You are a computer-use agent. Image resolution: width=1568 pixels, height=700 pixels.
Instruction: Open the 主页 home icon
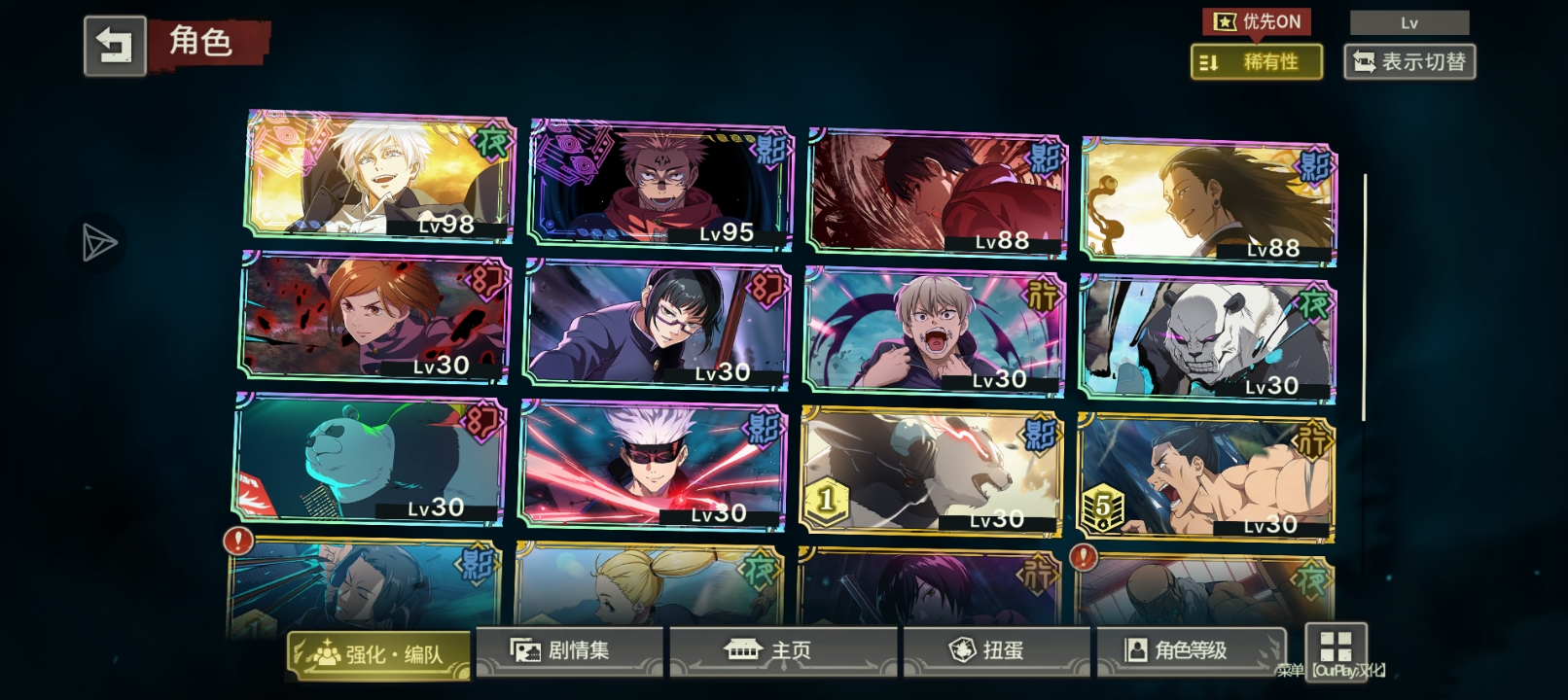(x=743, y=648)
